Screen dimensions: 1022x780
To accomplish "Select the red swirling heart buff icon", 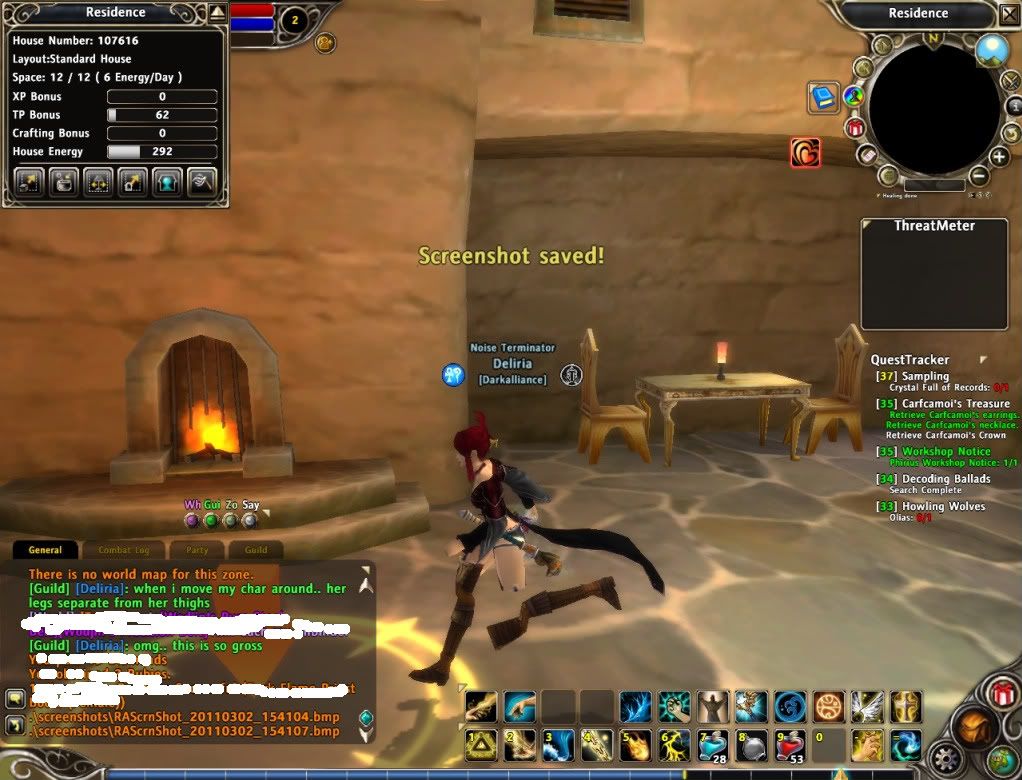I will click(805, 152).
